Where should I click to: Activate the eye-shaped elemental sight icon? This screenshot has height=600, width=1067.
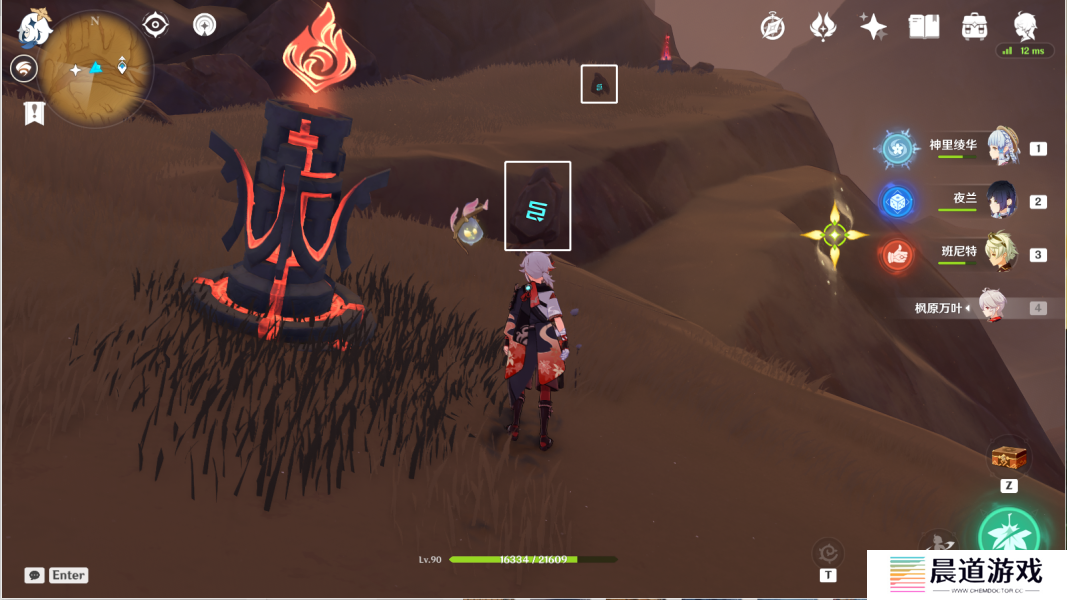156,24
